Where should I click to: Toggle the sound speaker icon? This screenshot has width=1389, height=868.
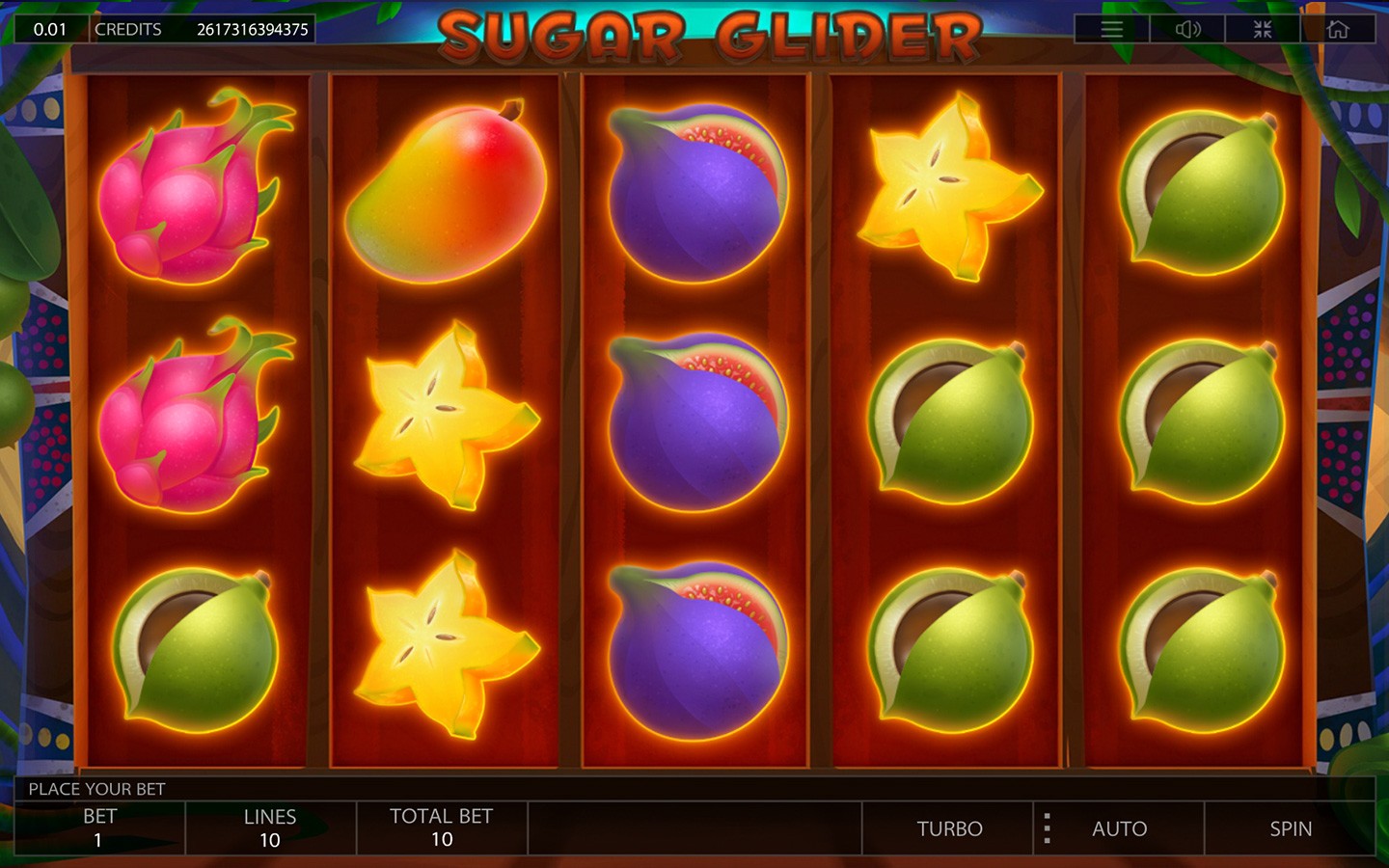point(1187,29)
